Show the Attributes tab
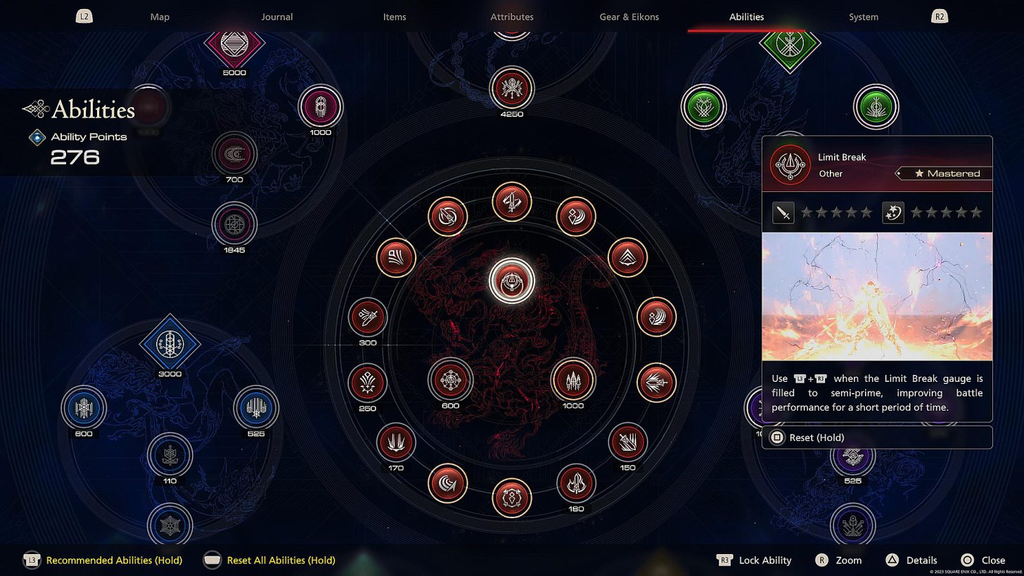This screenshot has height=576, width=1024. [512, 17]
